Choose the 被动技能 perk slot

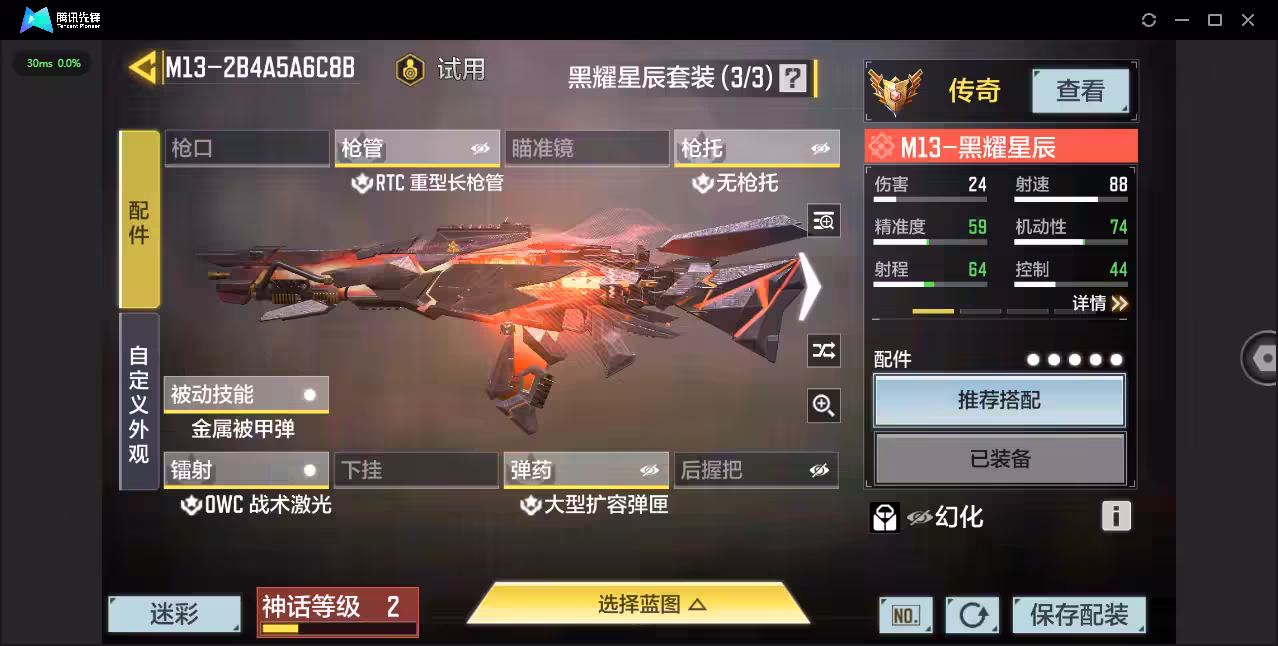point(246,394)
